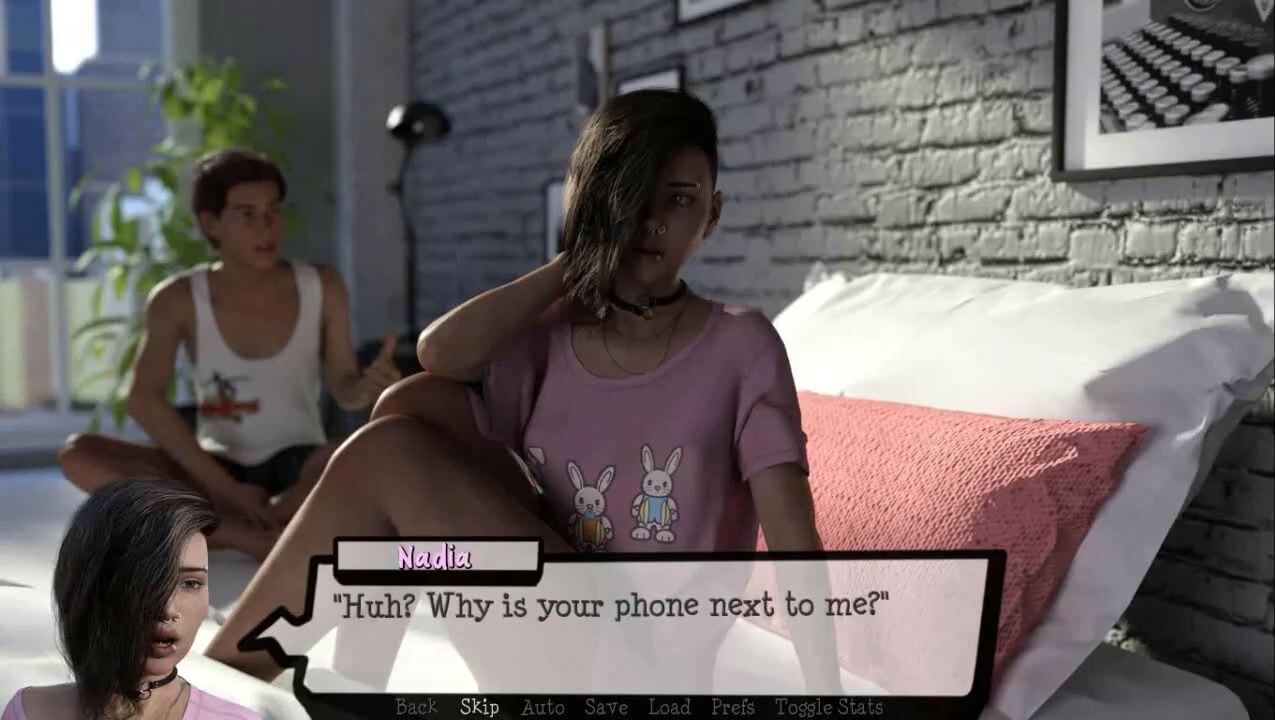
Task: Click Toggle Stats in quick menu
Action: click(829, 707)
